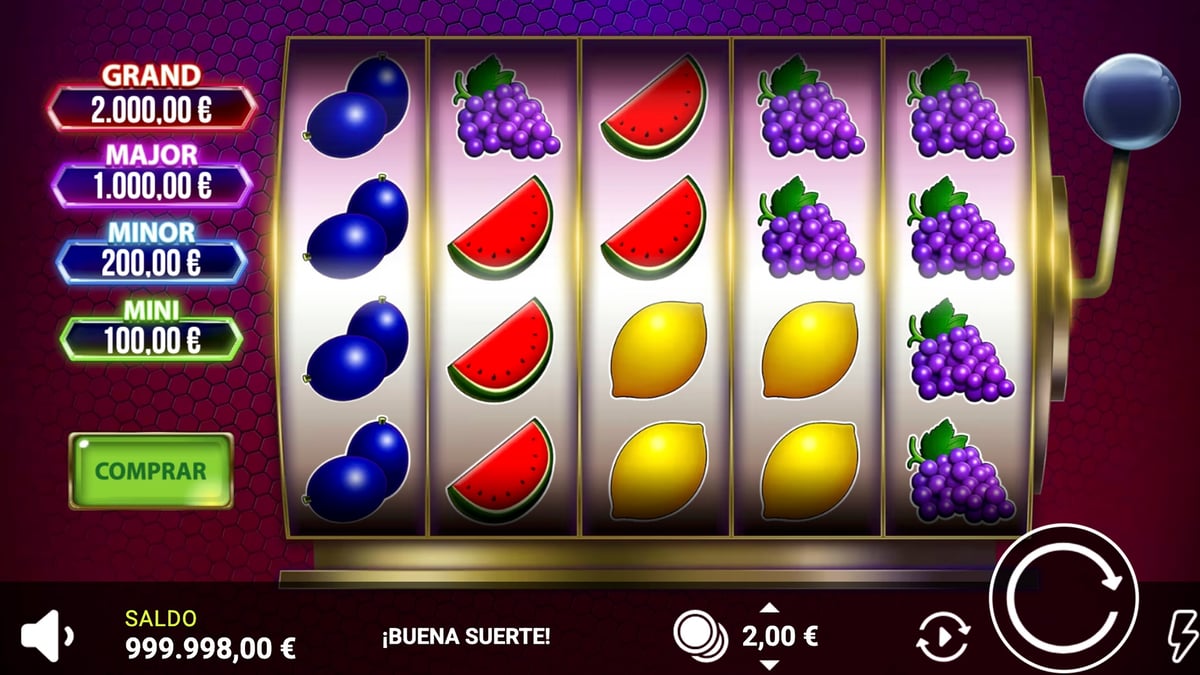The image size is (1200, 675).
Task: Spin the reels with the big circular button
Action: click(x=1064, y=599)
